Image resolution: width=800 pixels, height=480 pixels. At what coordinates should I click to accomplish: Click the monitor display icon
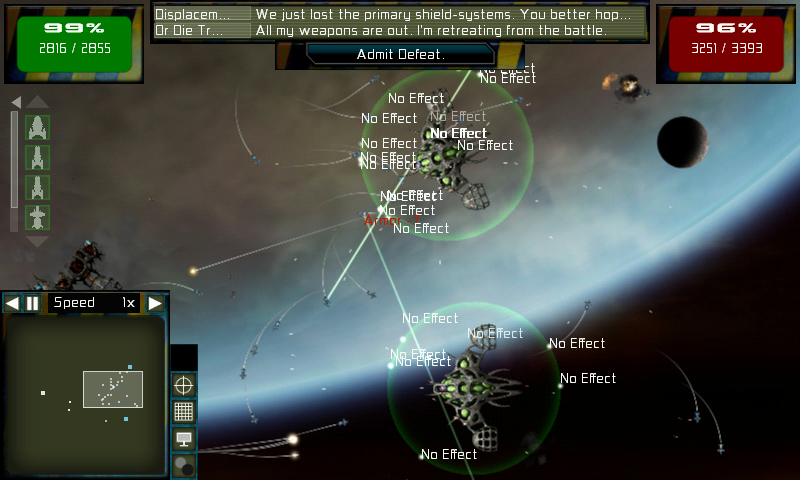pyautogui.click(x=183, y=438)
